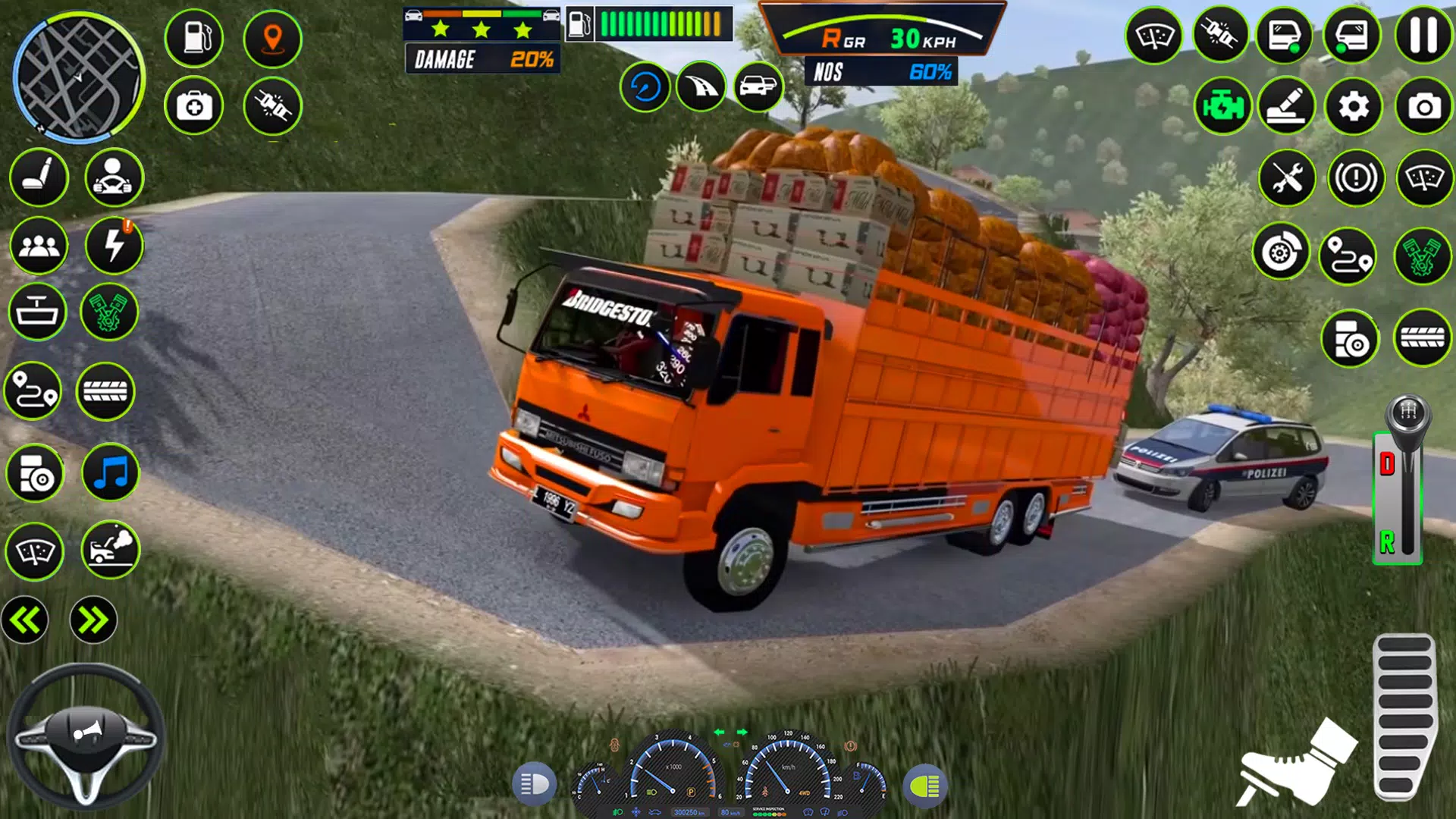Open the circular street minimap
The height and width of the screenshot is (819, 1456).
[x=78, y=78]
